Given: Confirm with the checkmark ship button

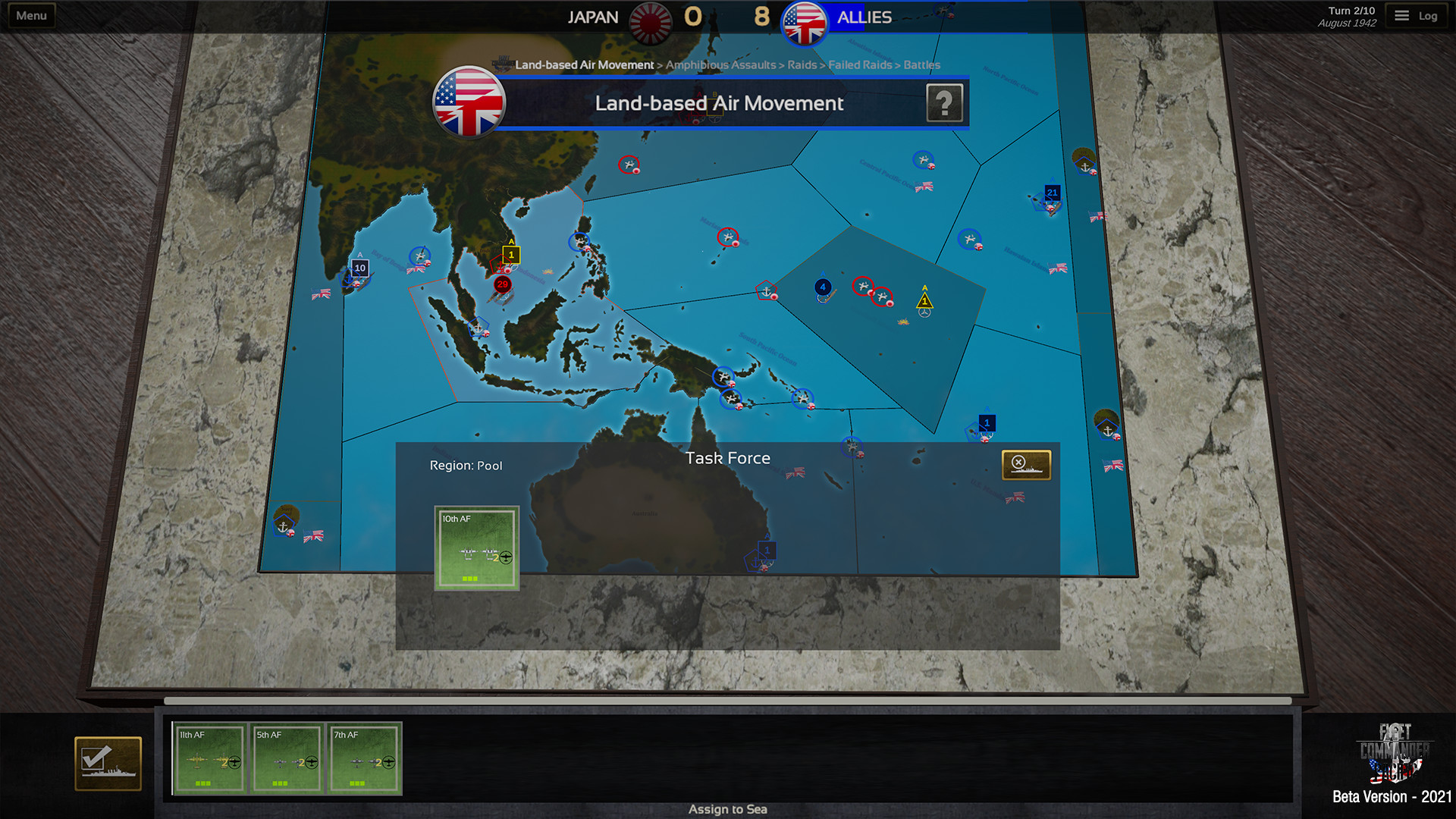Looking at the screenshot, I should (107, 763).
